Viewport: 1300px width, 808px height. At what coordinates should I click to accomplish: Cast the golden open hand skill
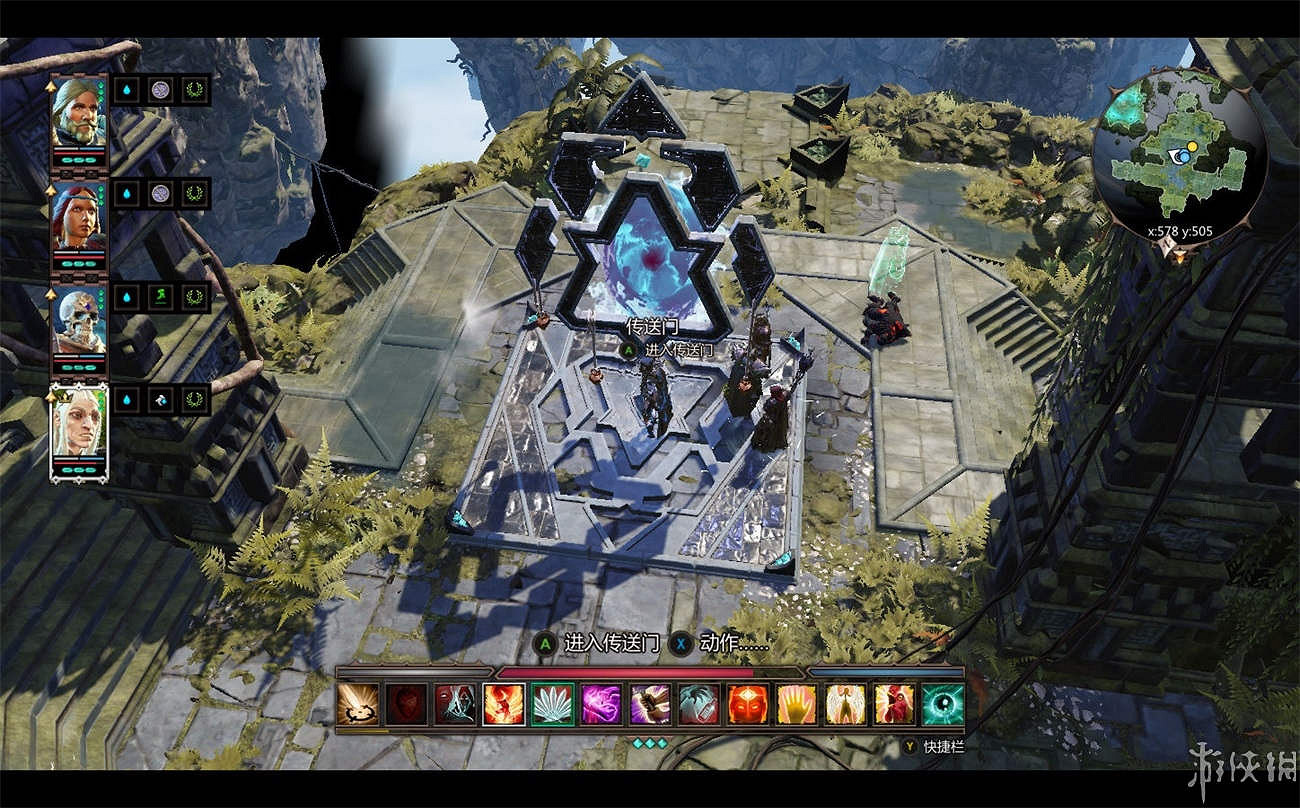click(797, 704)
